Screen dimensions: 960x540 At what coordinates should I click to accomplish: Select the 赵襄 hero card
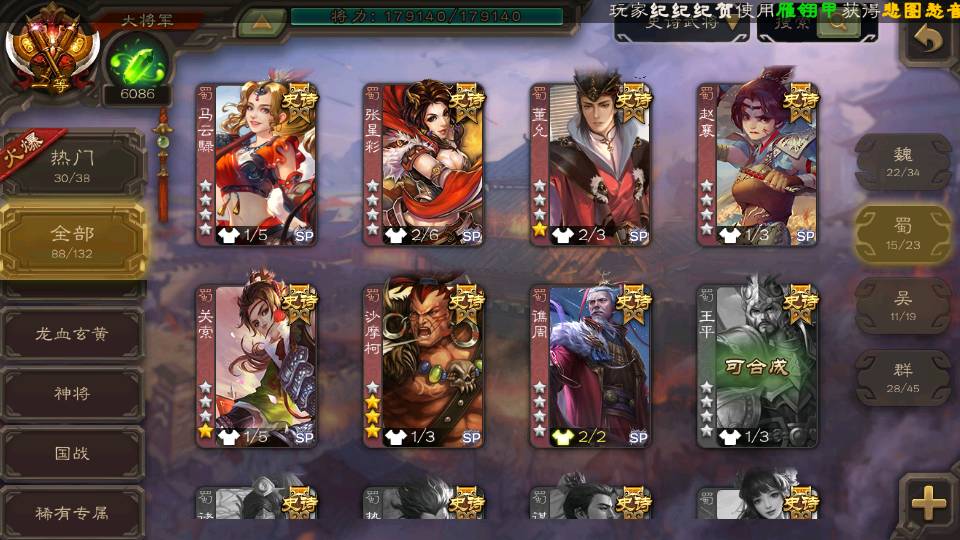coord(758,164)
